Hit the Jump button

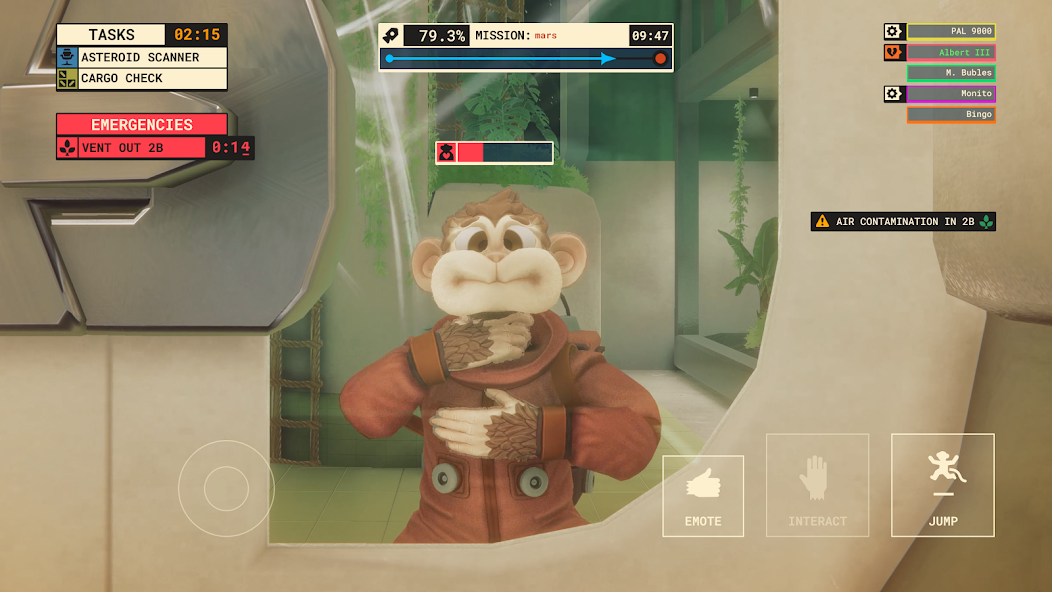tap(942, 485)
